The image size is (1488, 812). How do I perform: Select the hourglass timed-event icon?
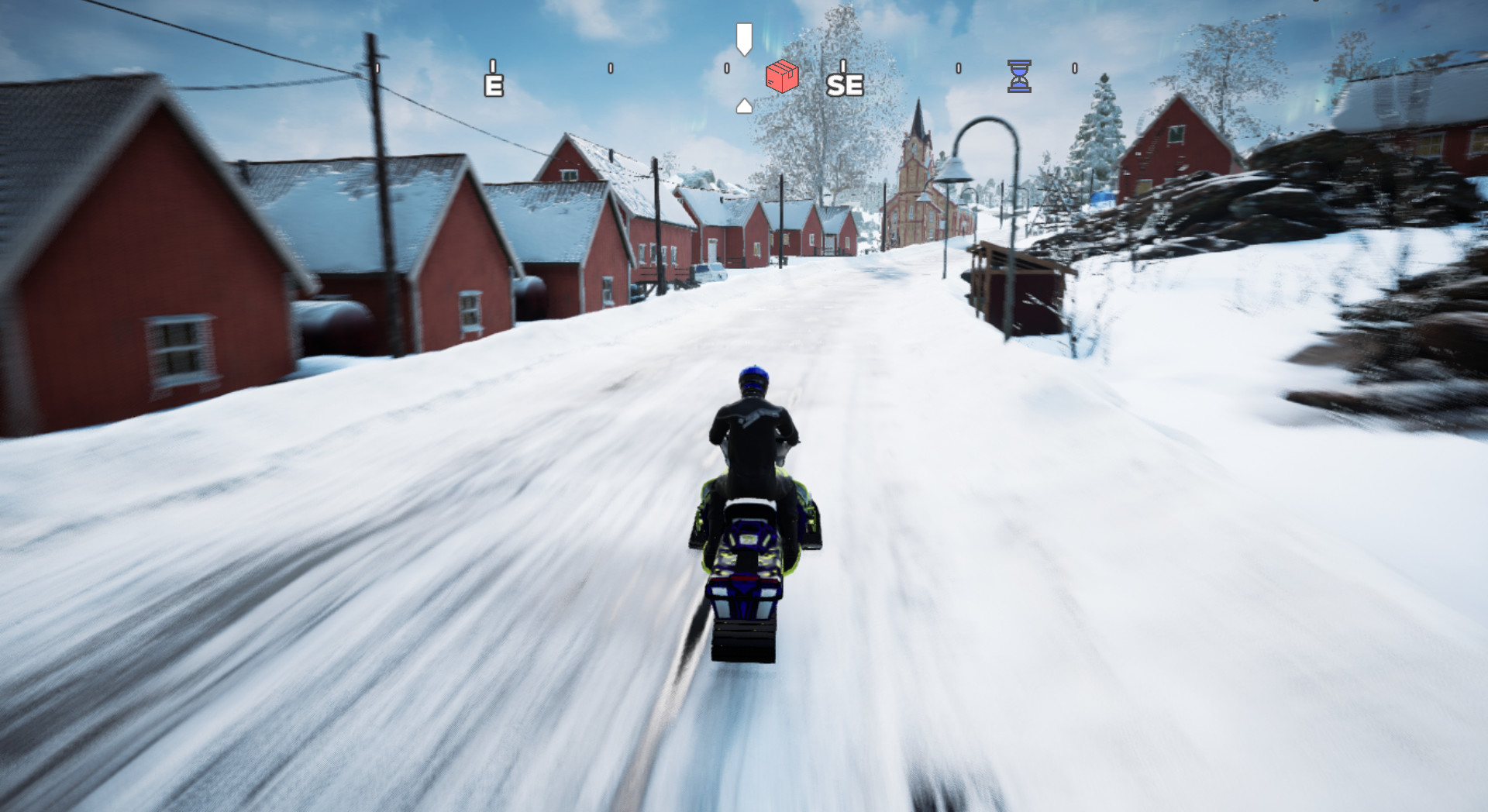(x=1019, y=76)
